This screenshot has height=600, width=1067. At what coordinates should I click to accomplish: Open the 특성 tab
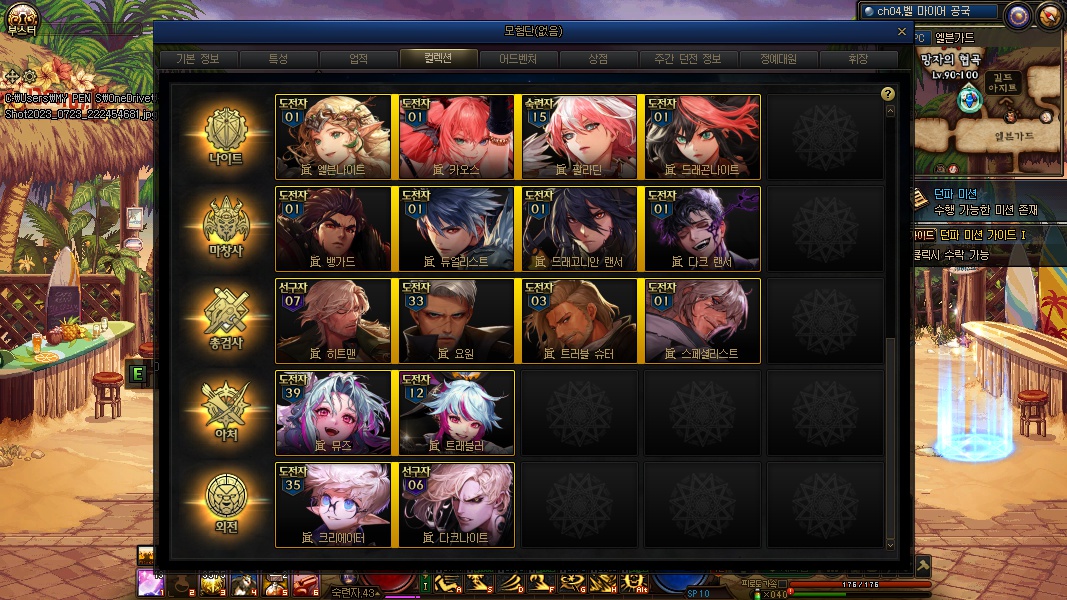[278, 59]
